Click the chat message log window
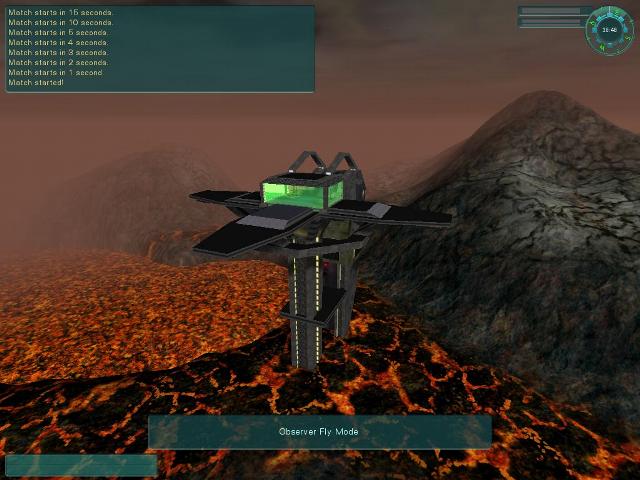This screenshot has height=480, width=640. click(x=160, y=49)
